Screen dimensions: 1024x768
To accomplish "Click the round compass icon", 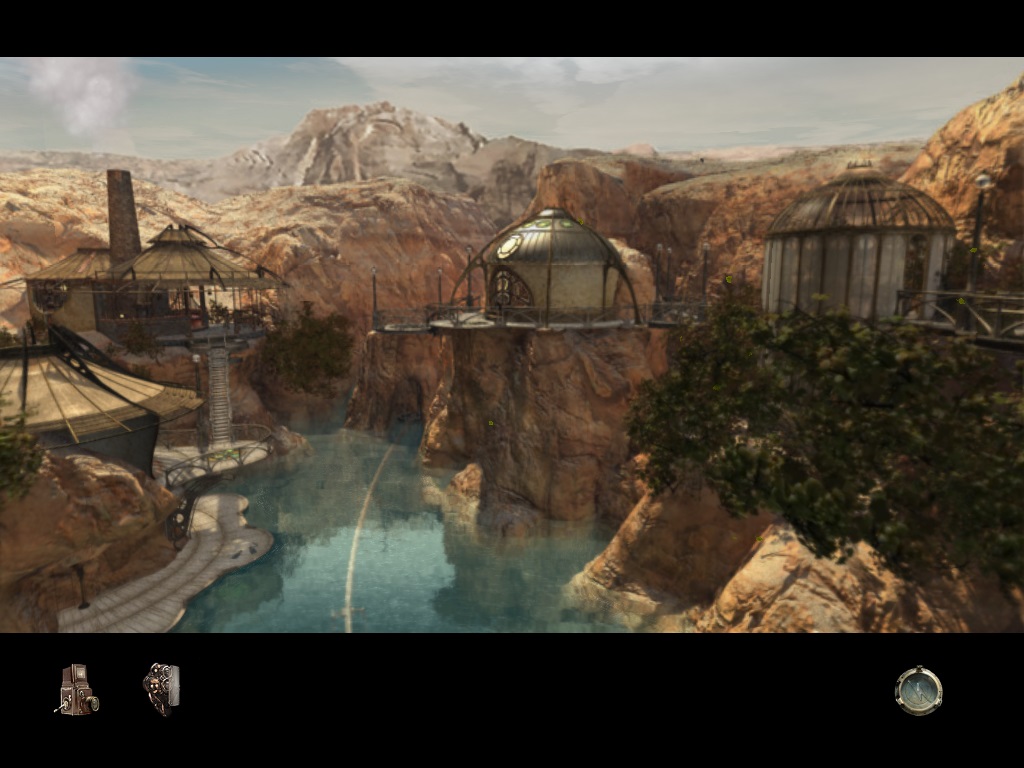I will point(918,691).
